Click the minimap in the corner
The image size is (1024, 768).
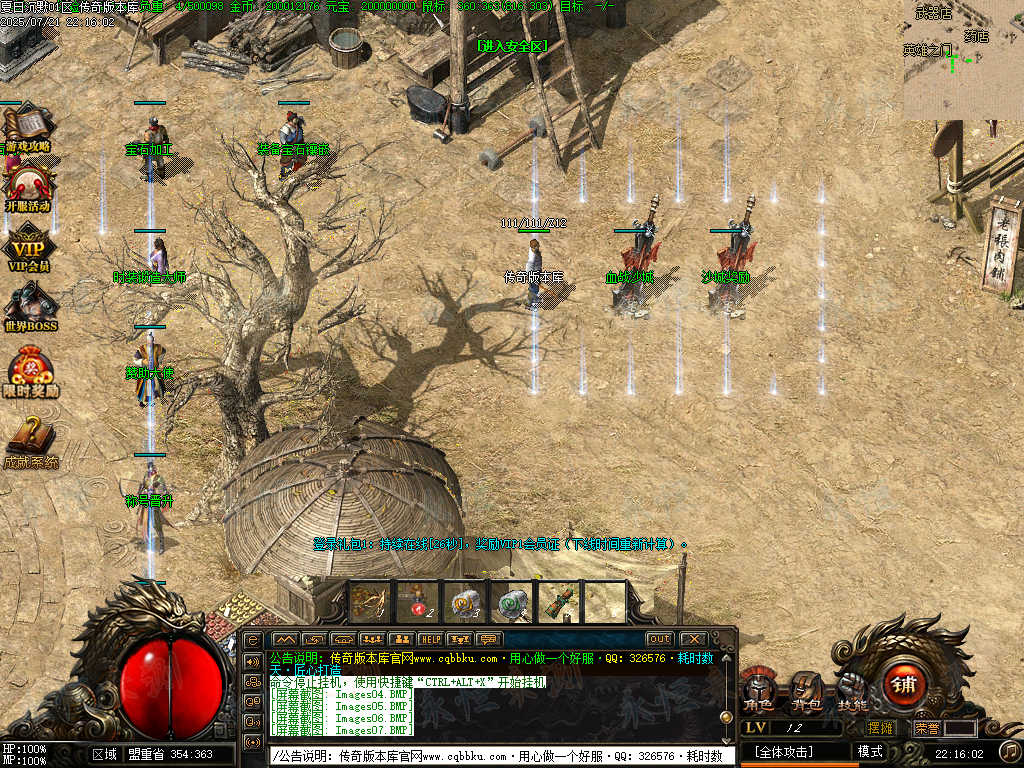point(963,59)
